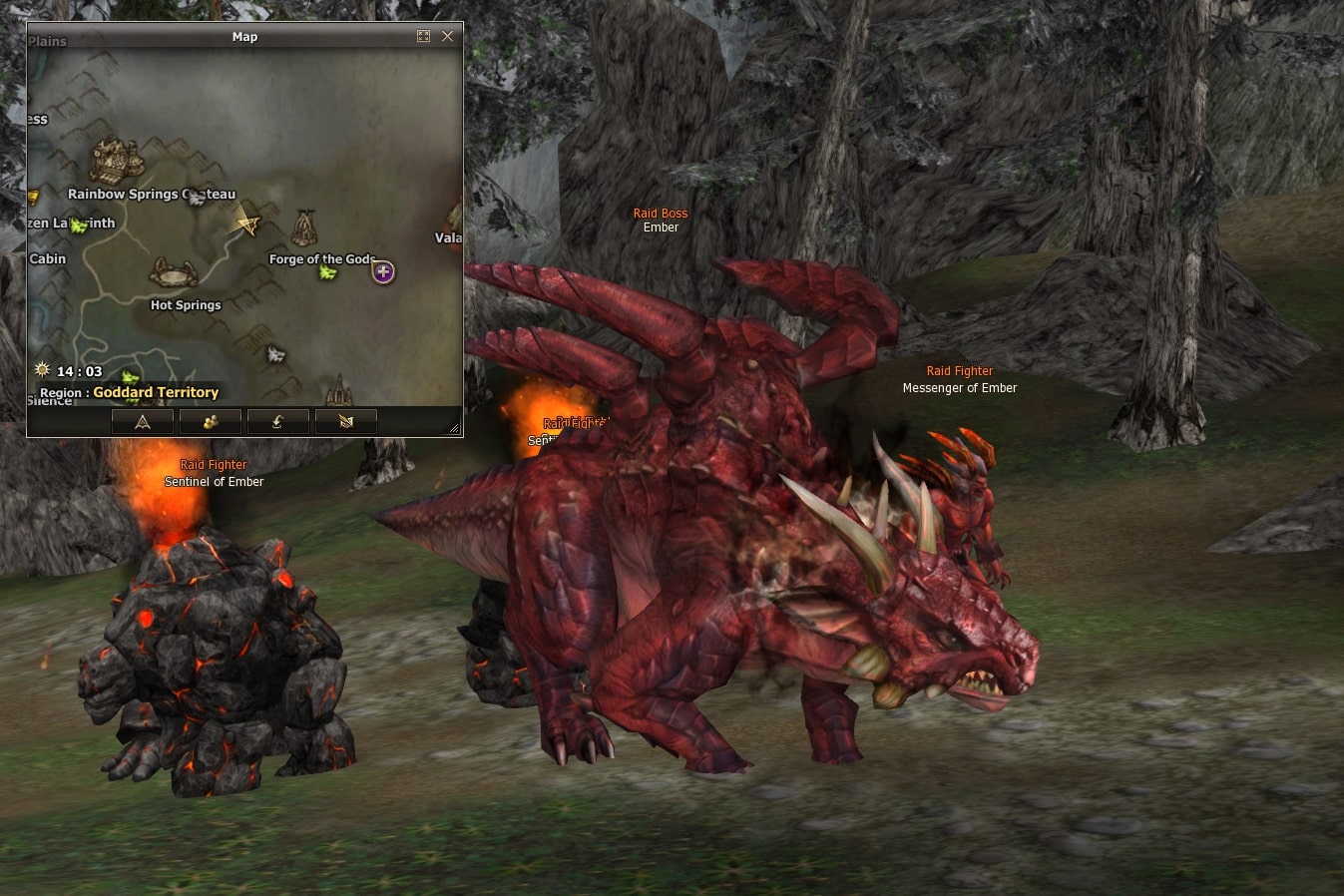Select the Hot Springs location on map
The width and height of the screenshot is (1344, 896).
tap(174, 273)
